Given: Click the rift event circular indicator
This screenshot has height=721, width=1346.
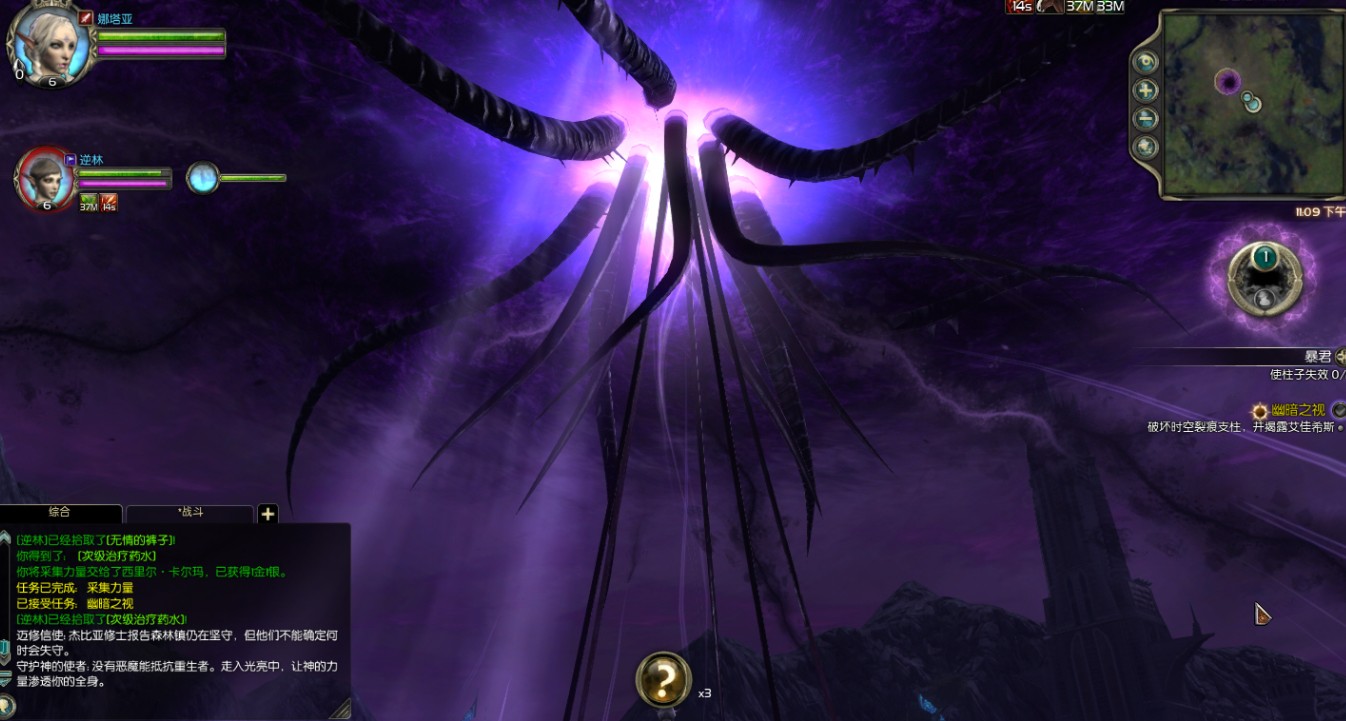Looking at the screenshot, I should [x=1265, y=273].
